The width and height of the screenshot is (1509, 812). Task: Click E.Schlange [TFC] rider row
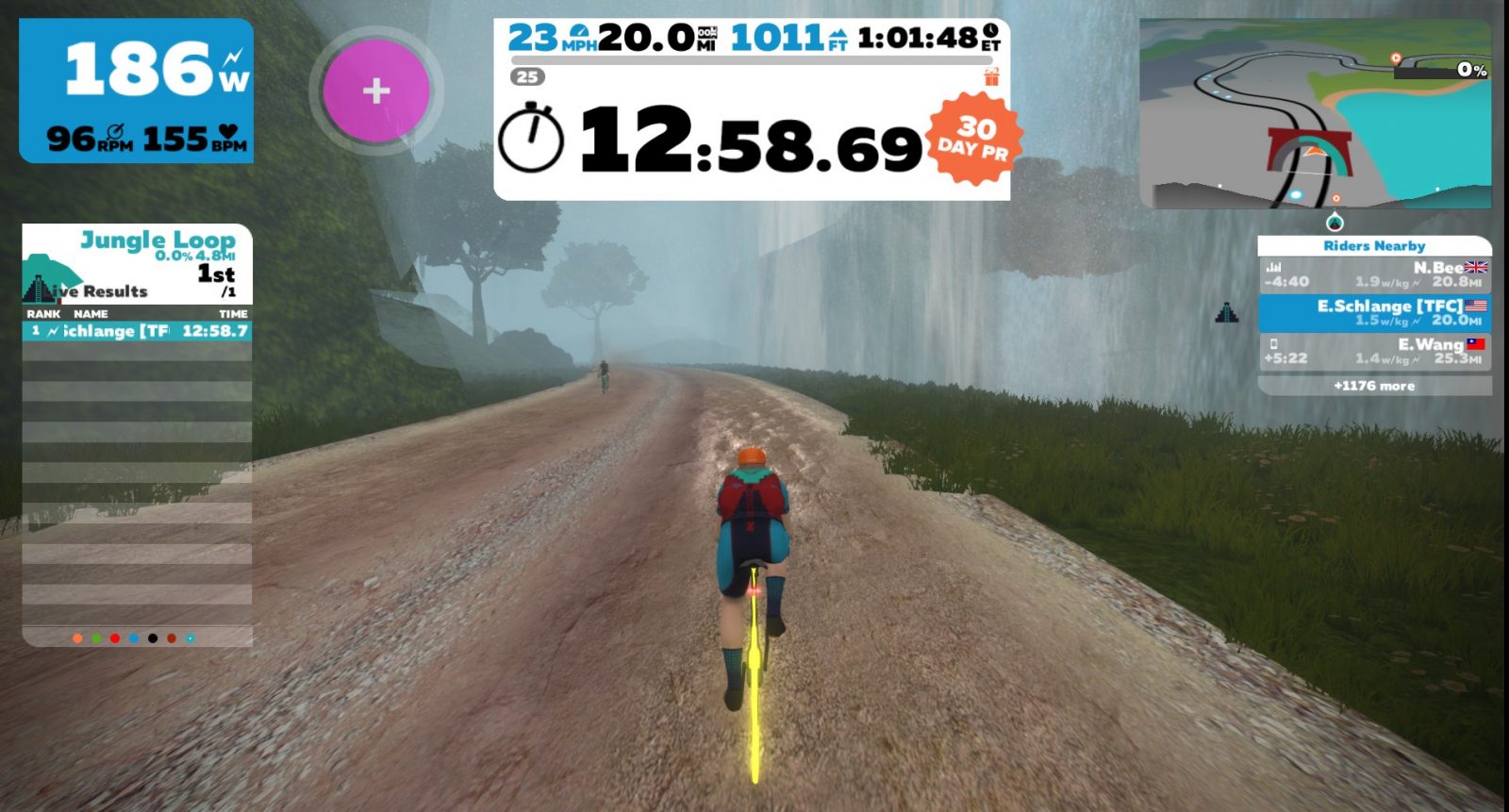click(x=1374, y=313)
